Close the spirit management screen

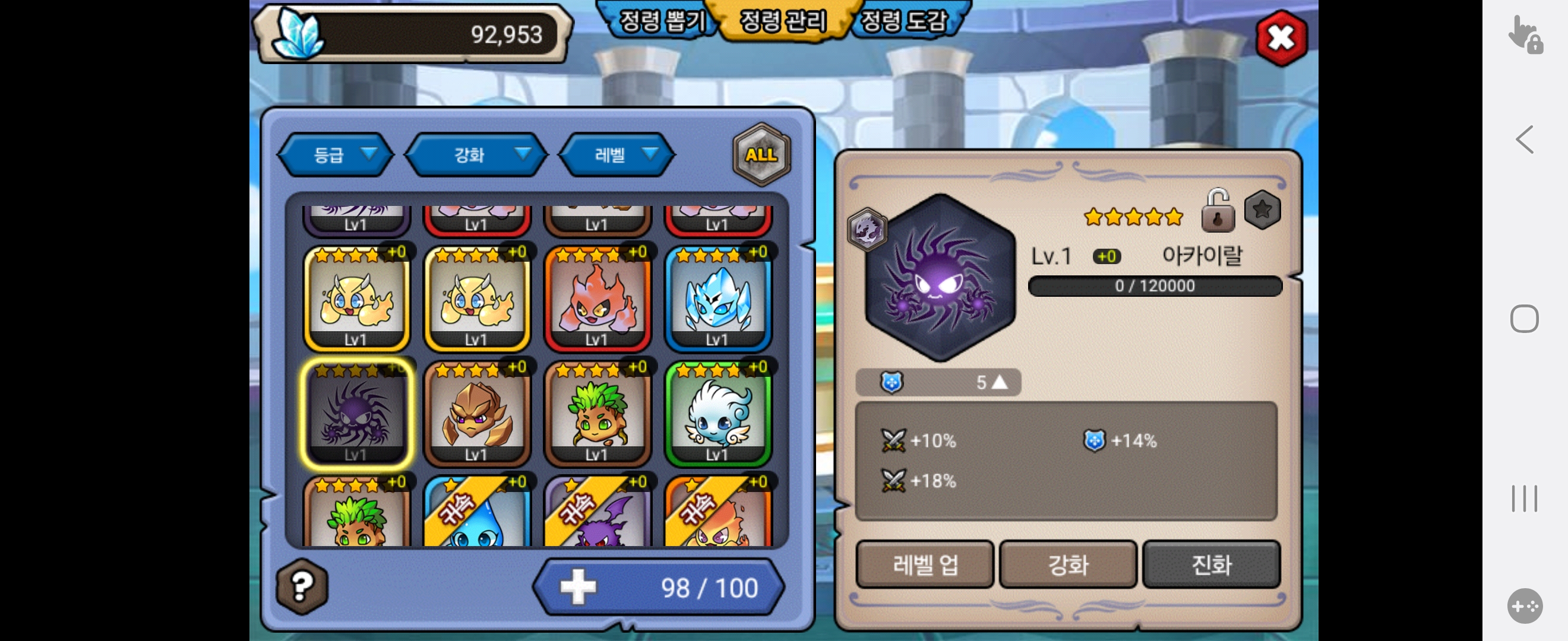(x=1280, y=39)
